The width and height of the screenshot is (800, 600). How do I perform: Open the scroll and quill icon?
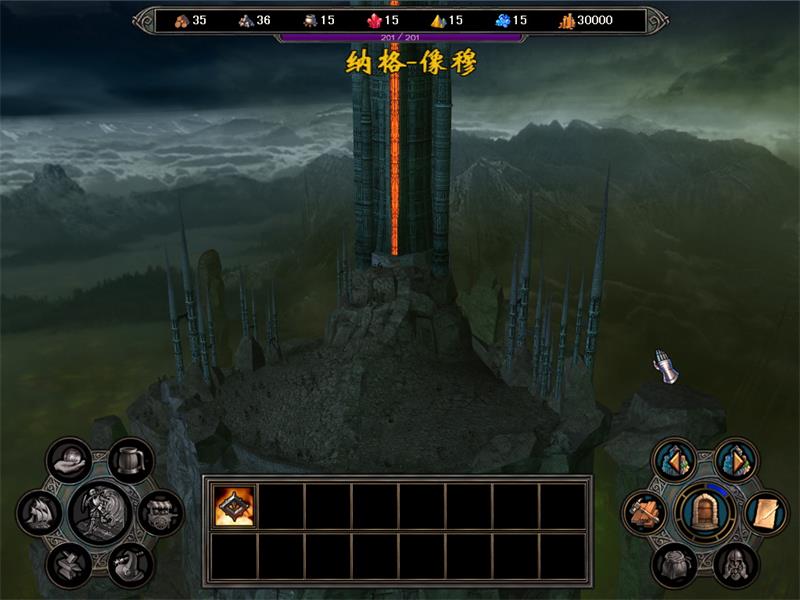click(x=765, y=513)
